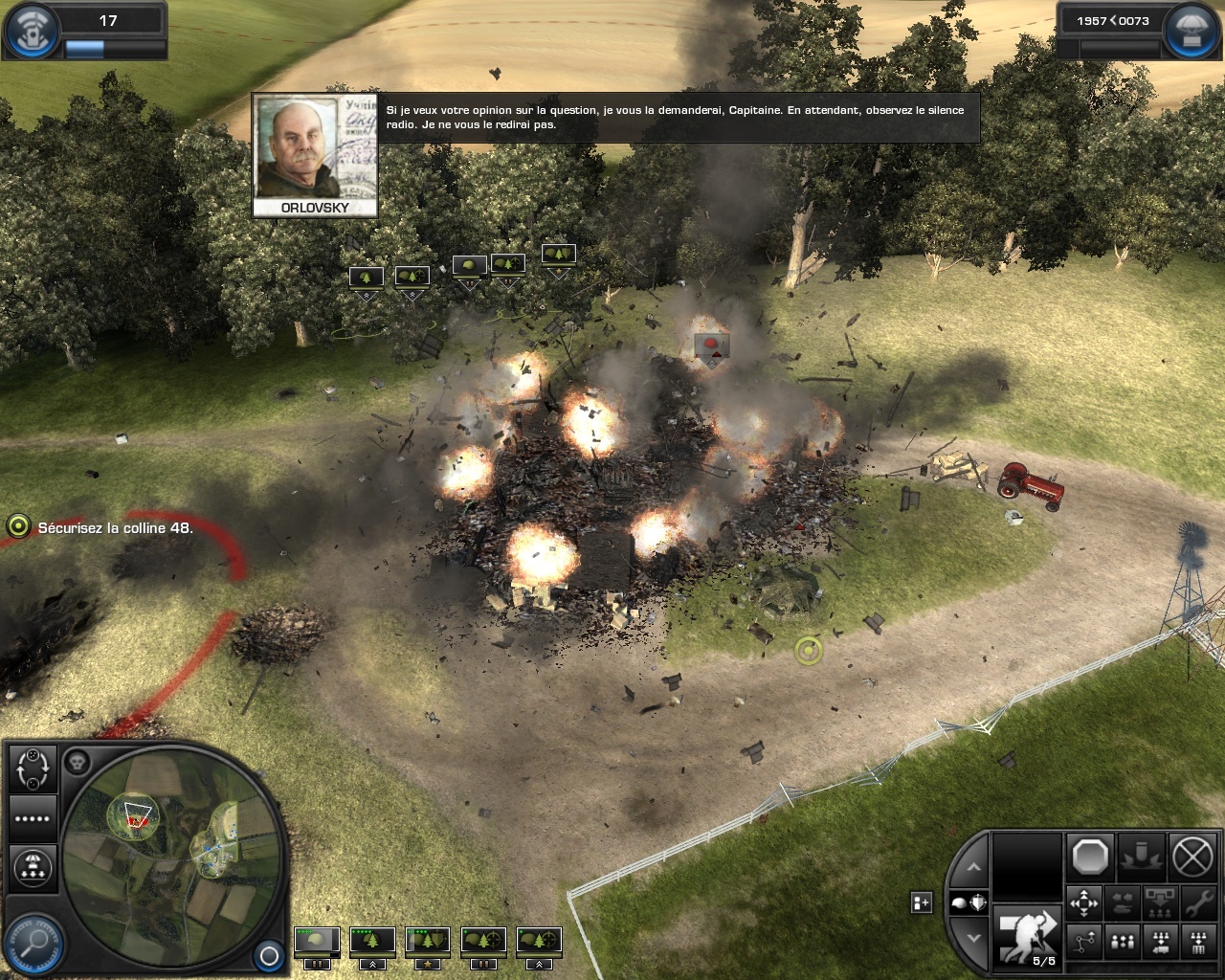Select the hostile red unit marker
The width and height of the screenshot is (1225, 980).
711,345
